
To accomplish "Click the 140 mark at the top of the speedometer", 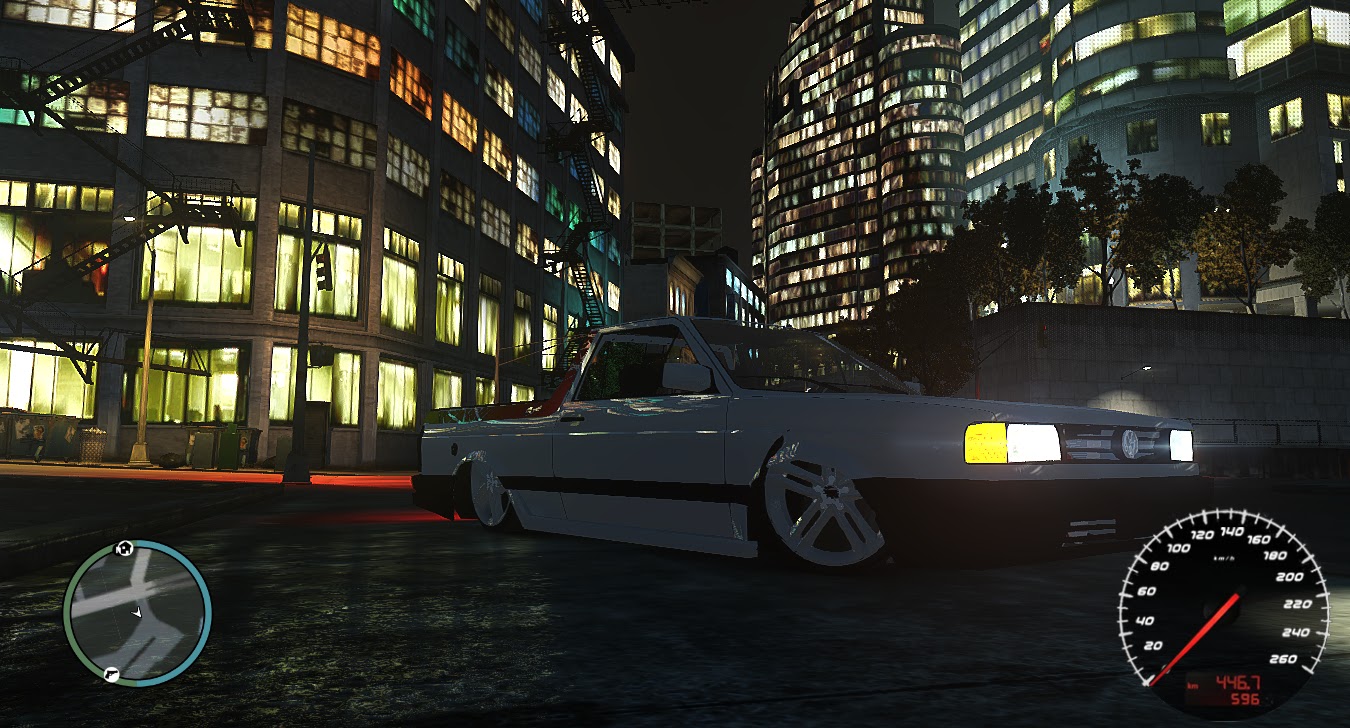I will click(1233, 531).
